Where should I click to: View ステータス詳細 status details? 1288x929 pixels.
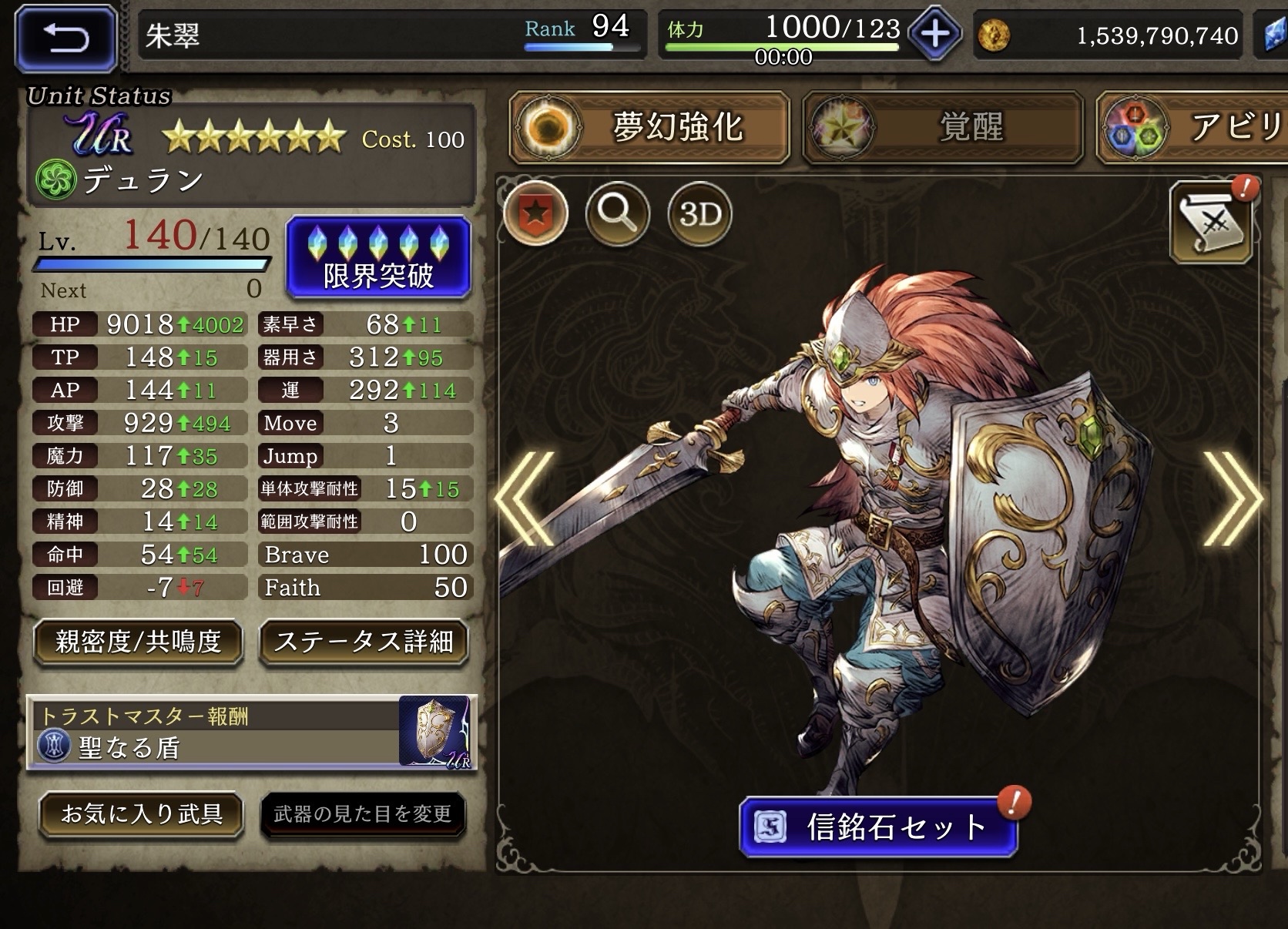pos(364,642)
